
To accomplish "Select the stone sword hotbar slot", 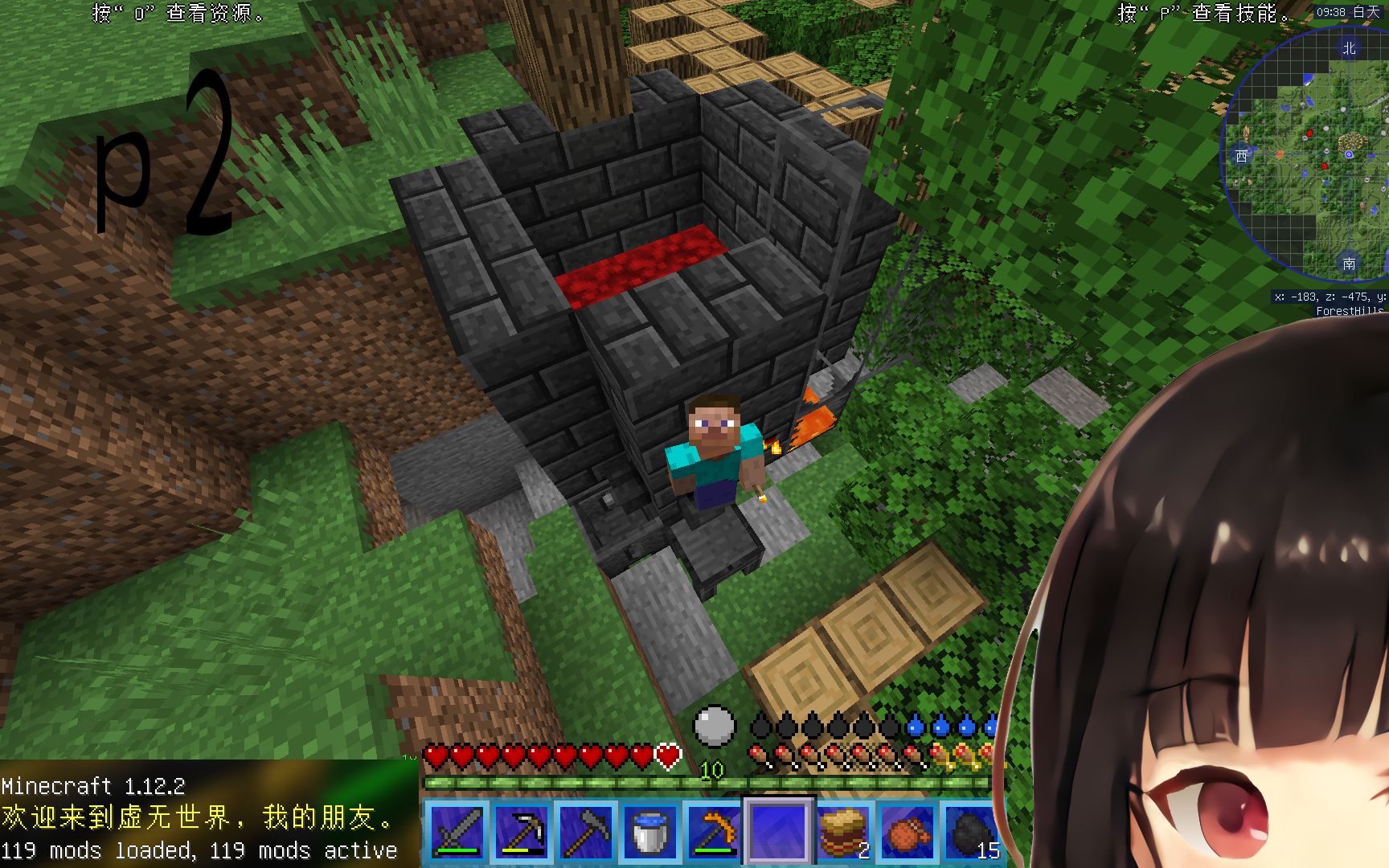I will coord(456,832).
